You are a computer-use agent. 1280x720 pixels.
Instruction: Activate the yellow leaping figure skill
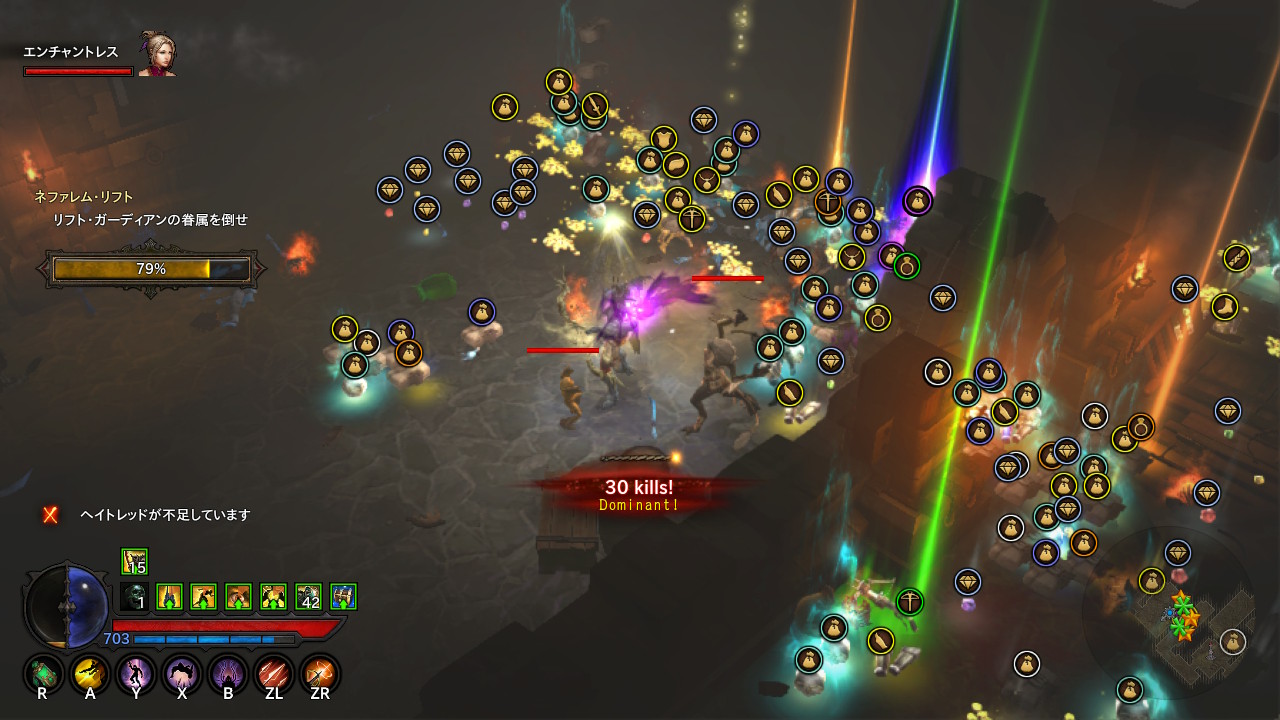(x=90, y=674)
